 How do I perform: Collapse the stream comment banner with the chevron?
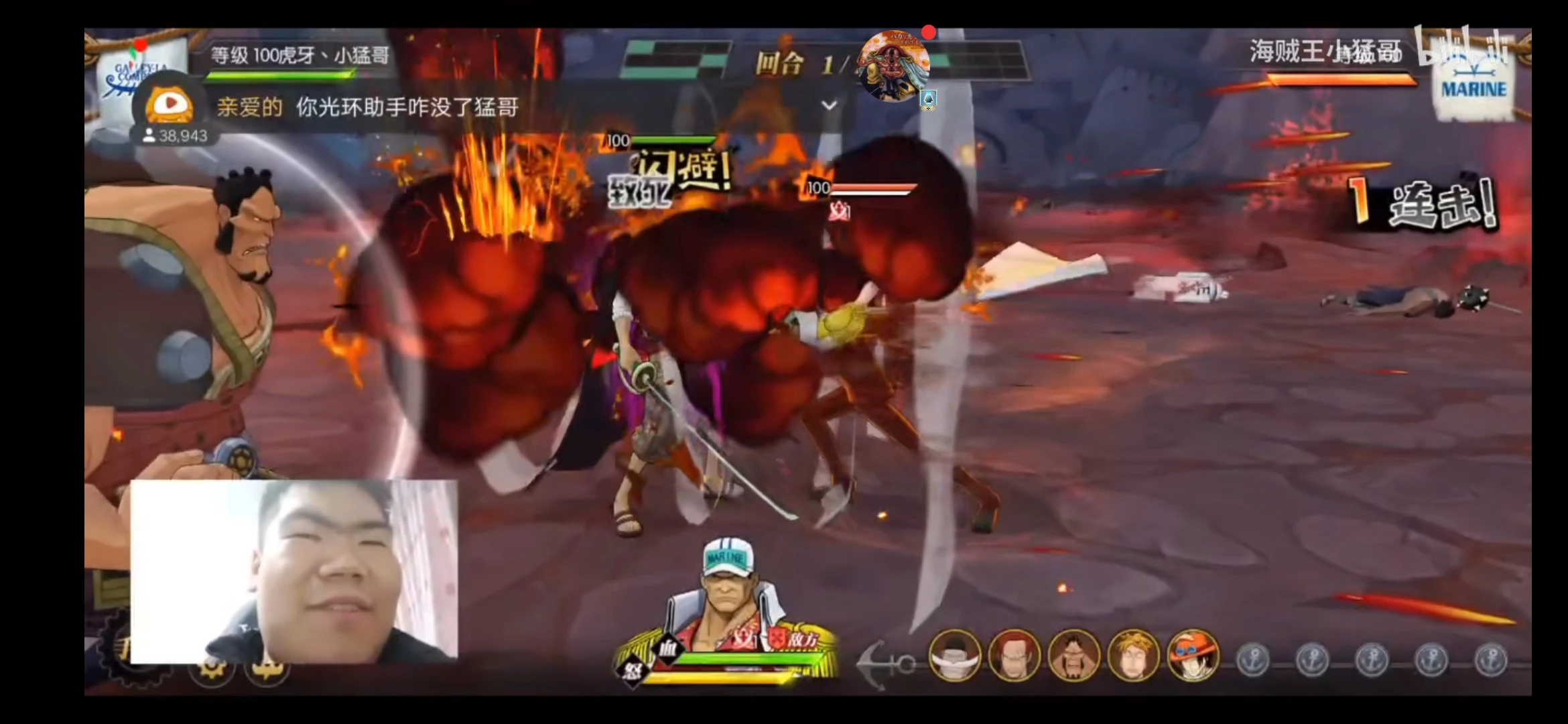pos(830,105)
